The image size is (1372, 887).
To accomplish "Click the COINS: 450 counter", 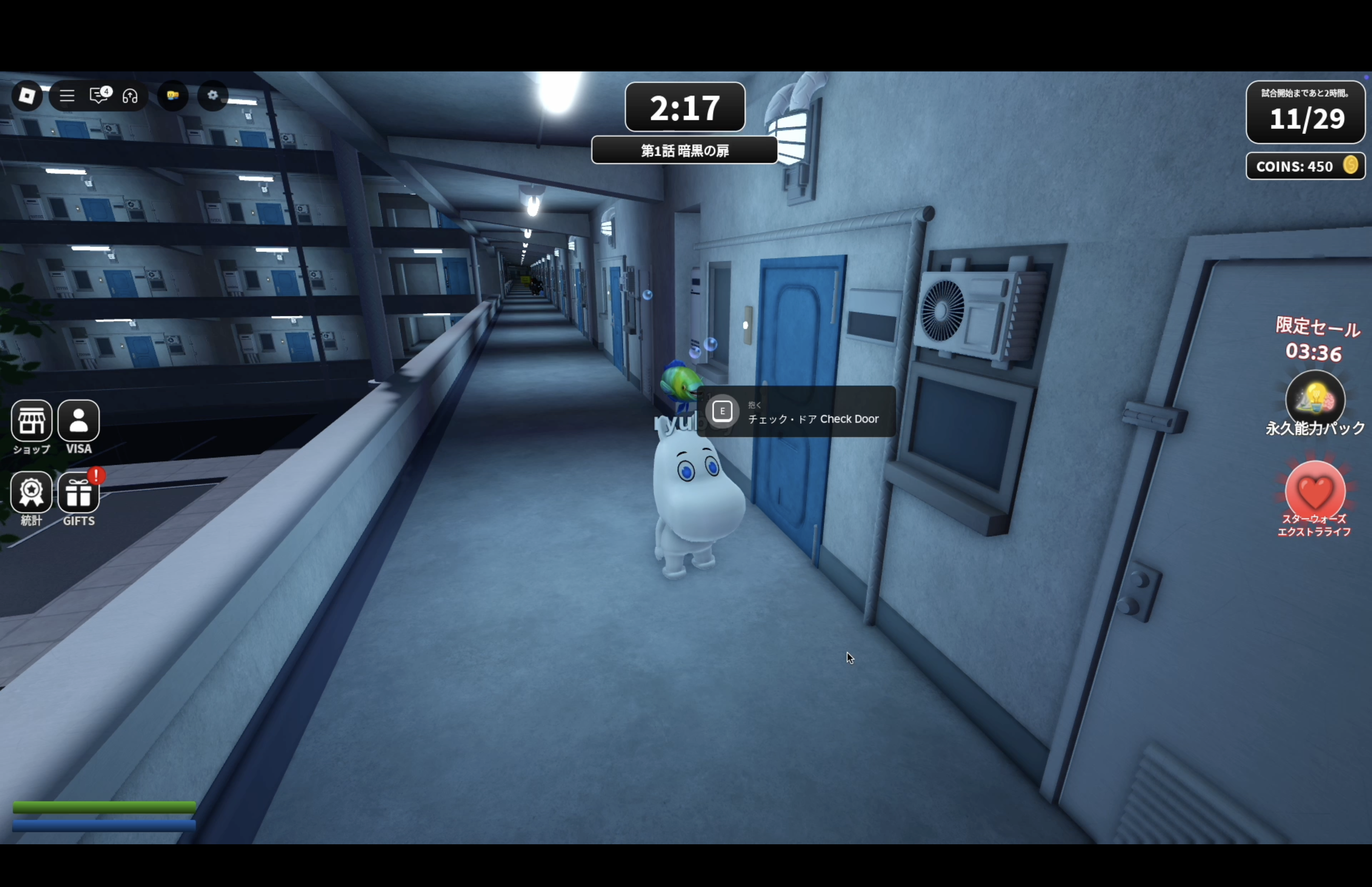I will (1305, 167).
